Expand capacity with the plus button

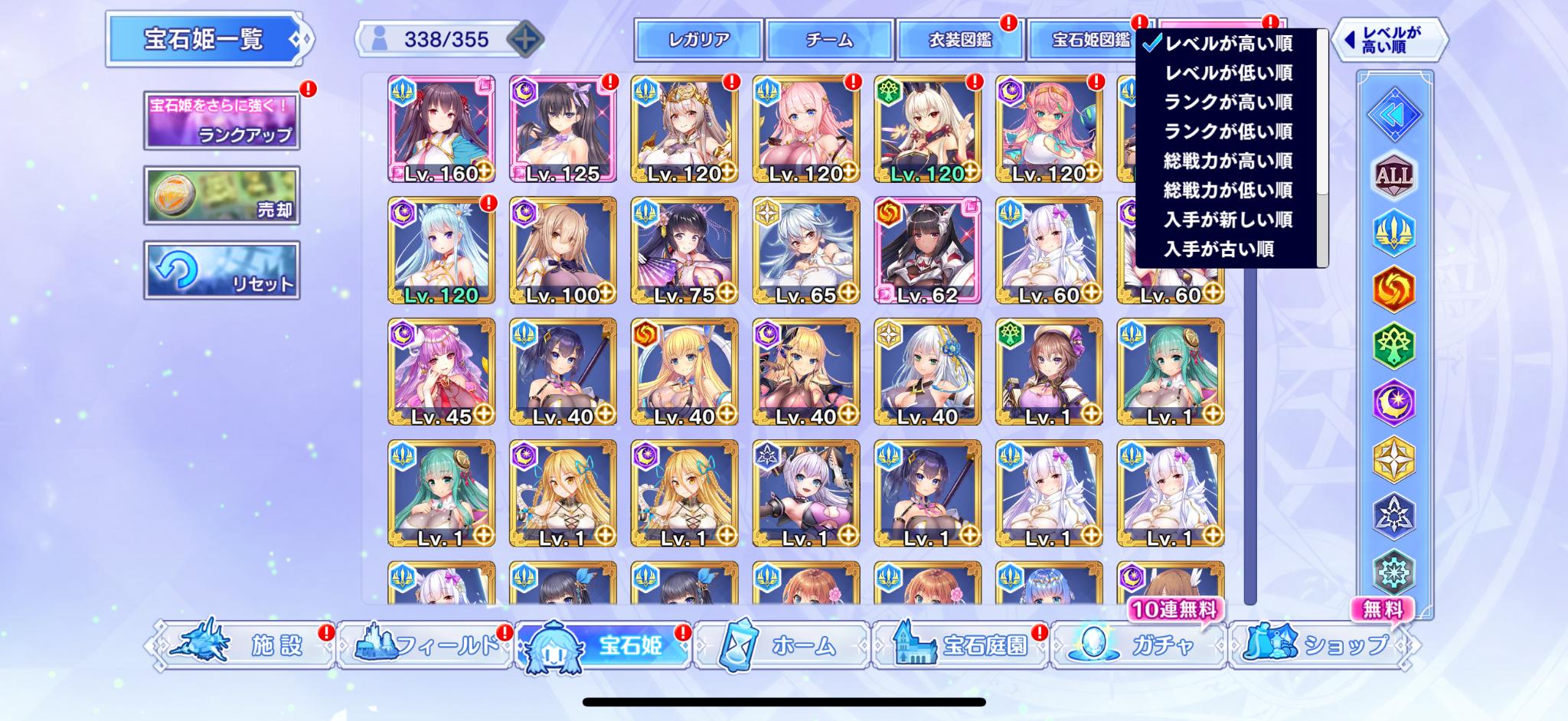[524, 39]
